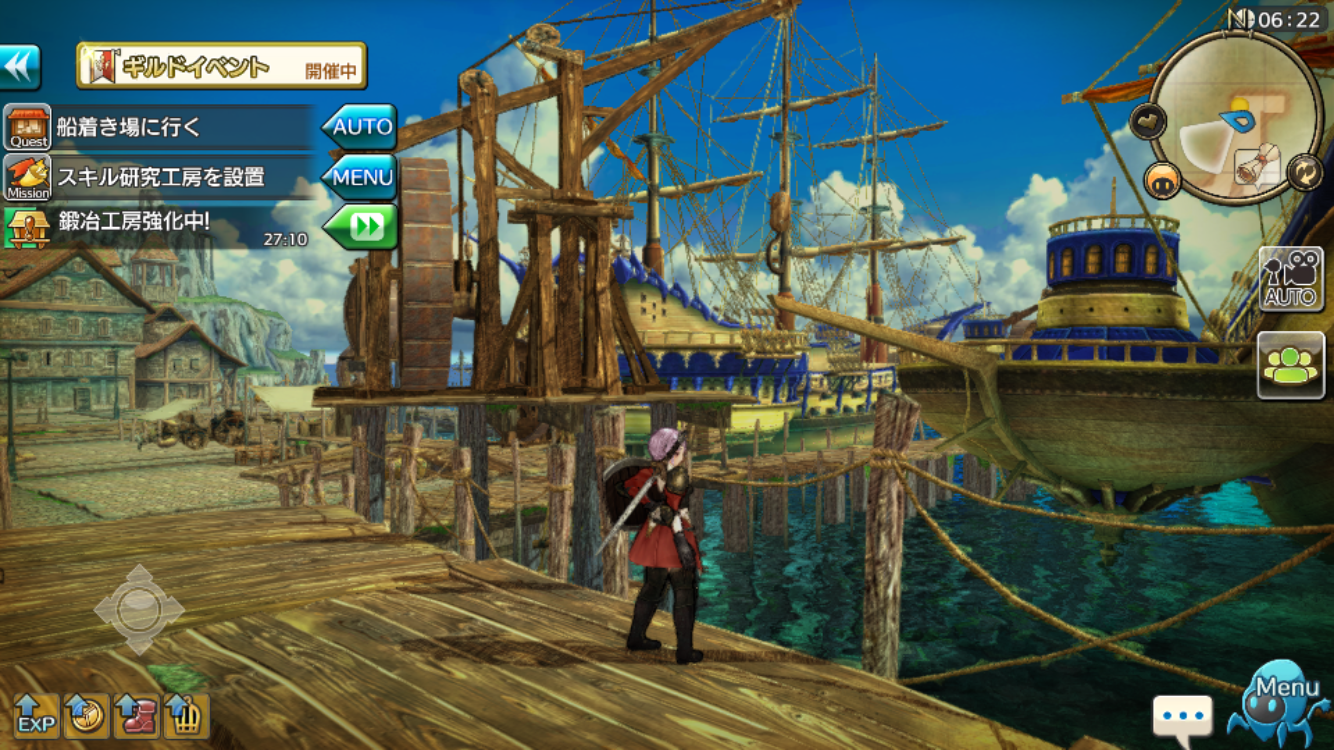This screenshot has width=1334, height=750.
Task: Collapse the quest panel with the double-arrow button
Action: tap(19, 67)
